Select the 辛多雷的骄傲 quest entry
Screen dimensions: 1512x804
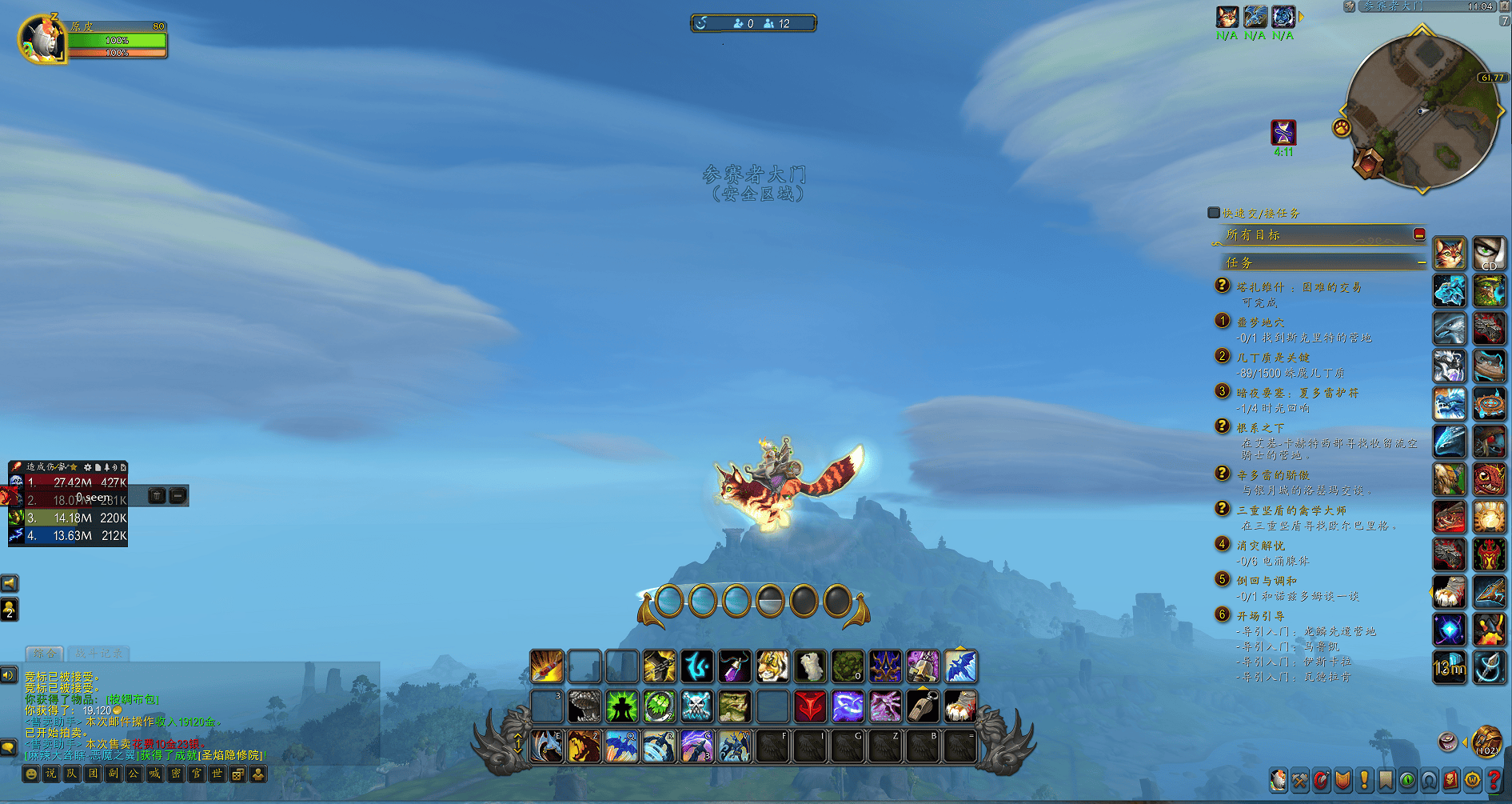tap(1273, 475)
